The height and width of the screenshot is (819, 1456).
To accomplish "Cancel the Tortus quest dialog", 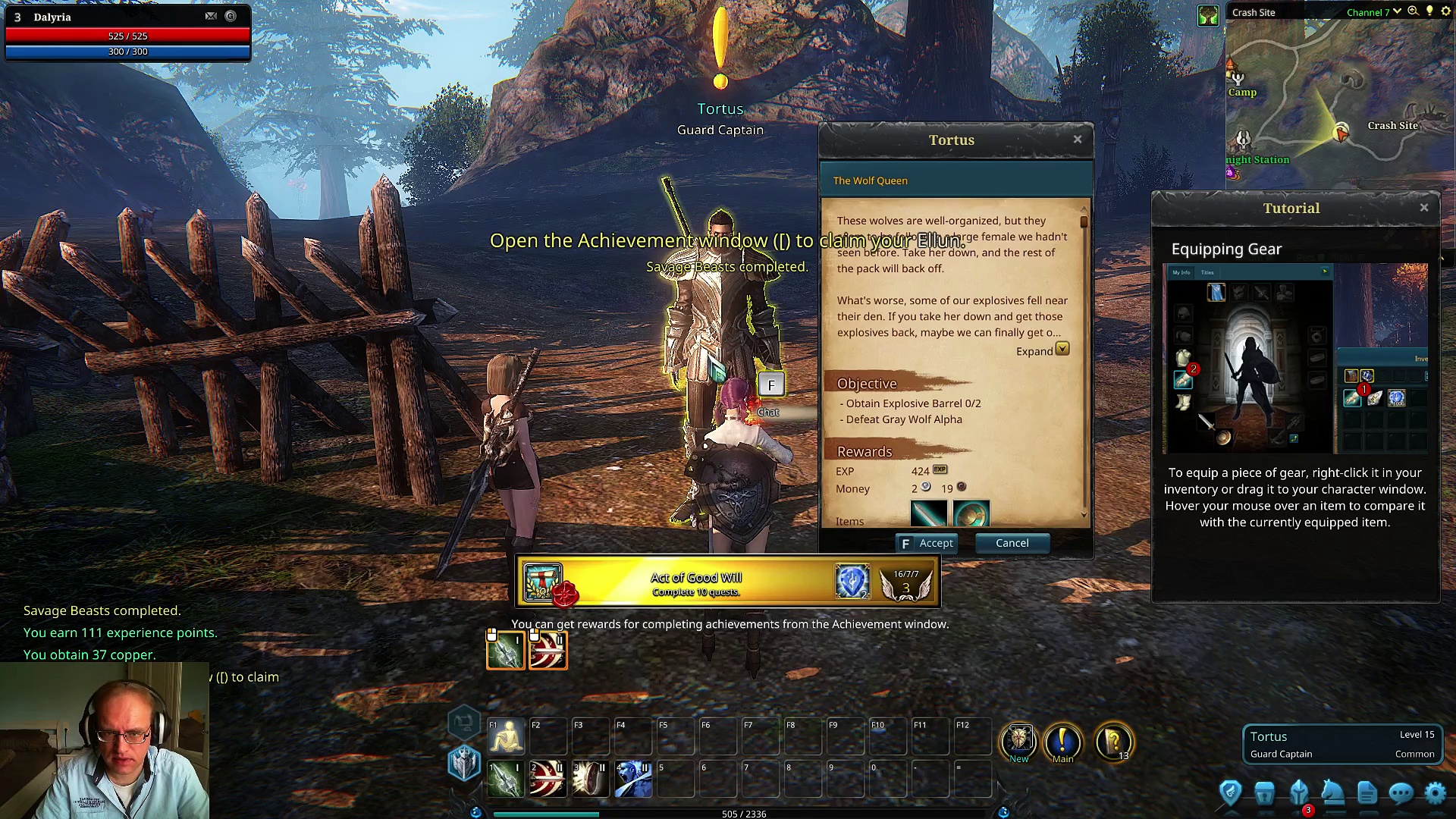I will click(1012, 543).
